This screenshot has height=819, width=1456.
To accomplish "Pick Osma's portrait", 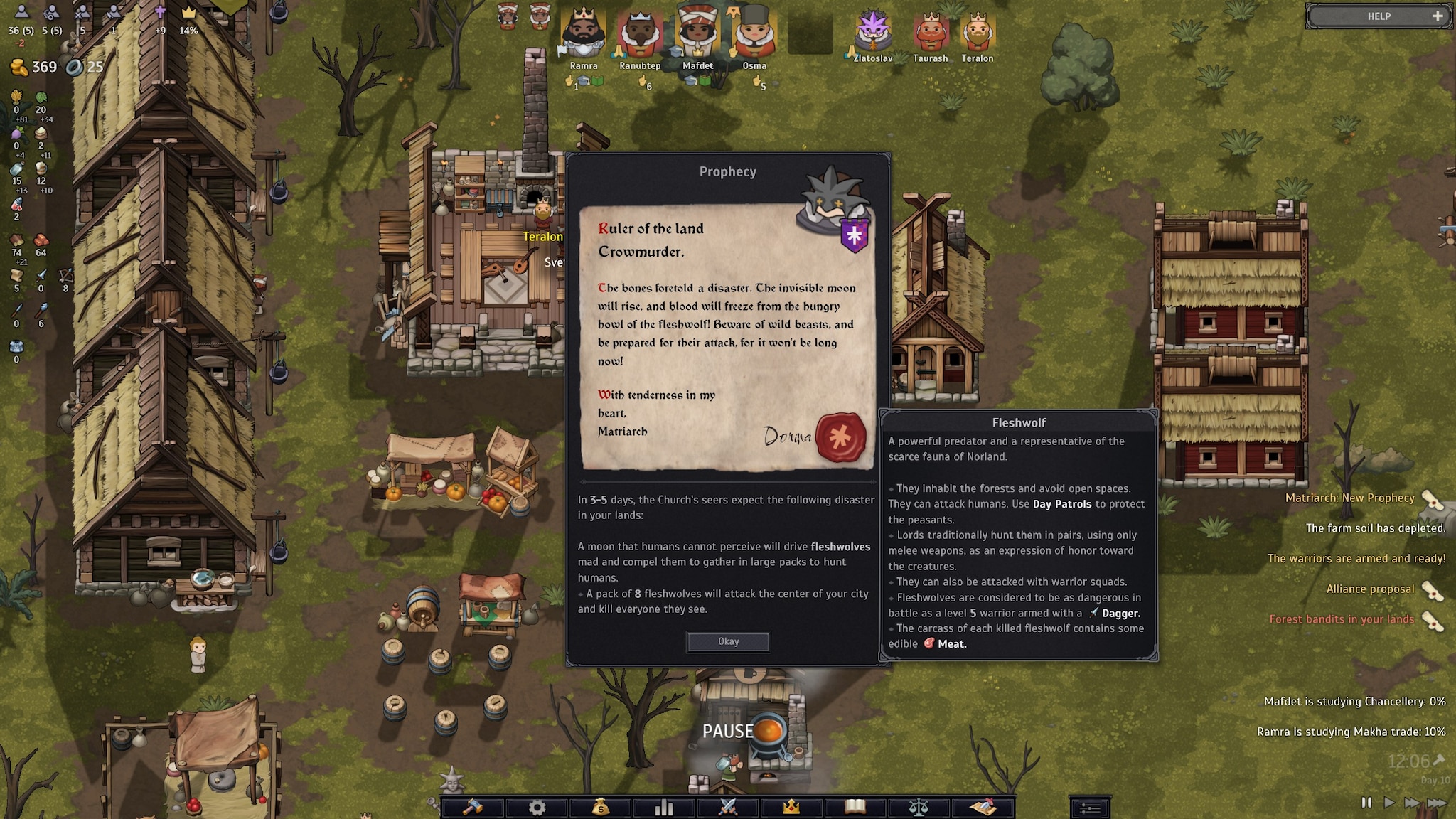I will click(754, 34).
